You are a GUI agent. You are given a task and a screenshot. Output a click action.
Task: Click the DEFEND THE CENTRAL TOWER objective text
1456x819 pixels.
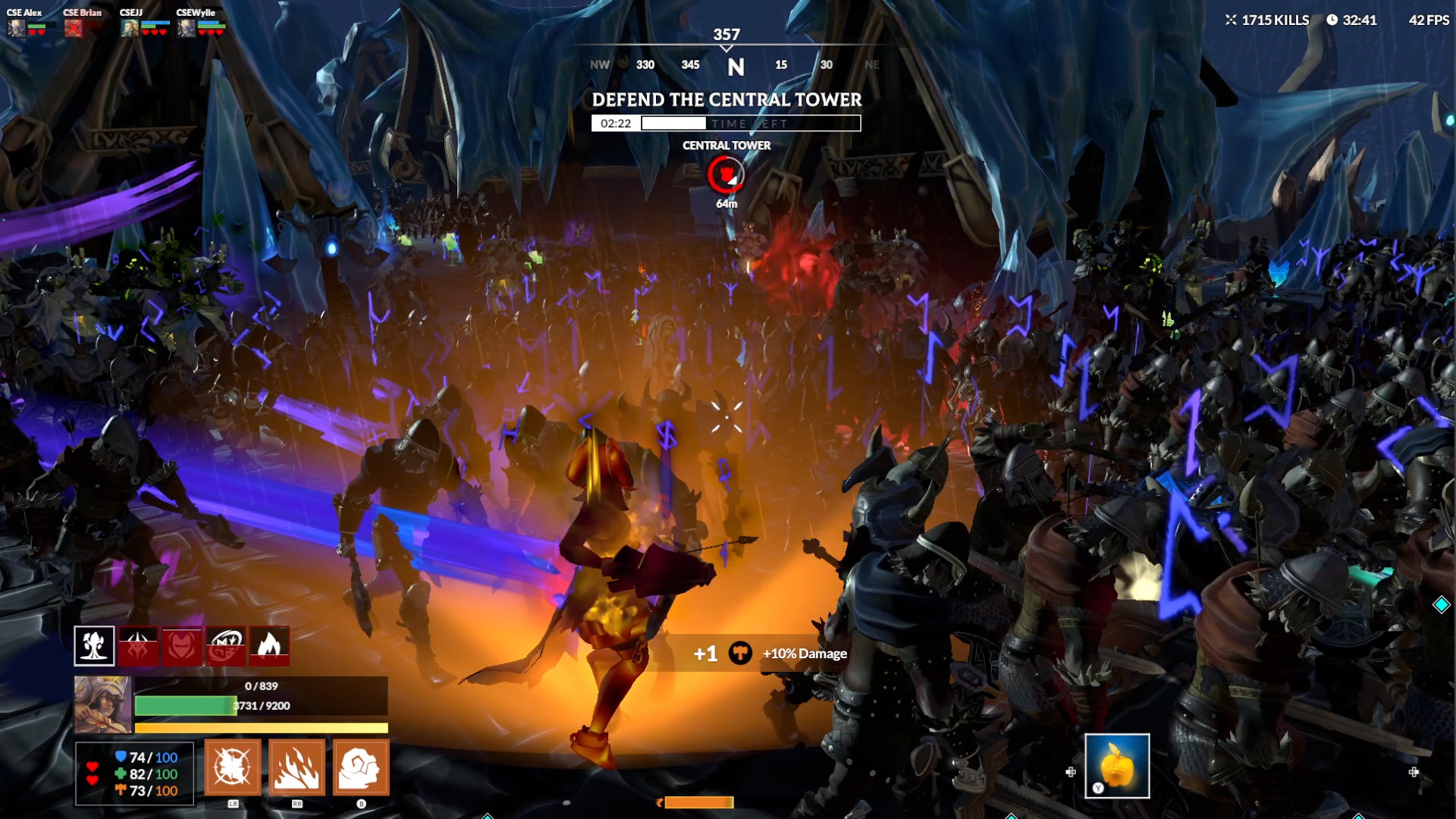click(x=726, y=99)
